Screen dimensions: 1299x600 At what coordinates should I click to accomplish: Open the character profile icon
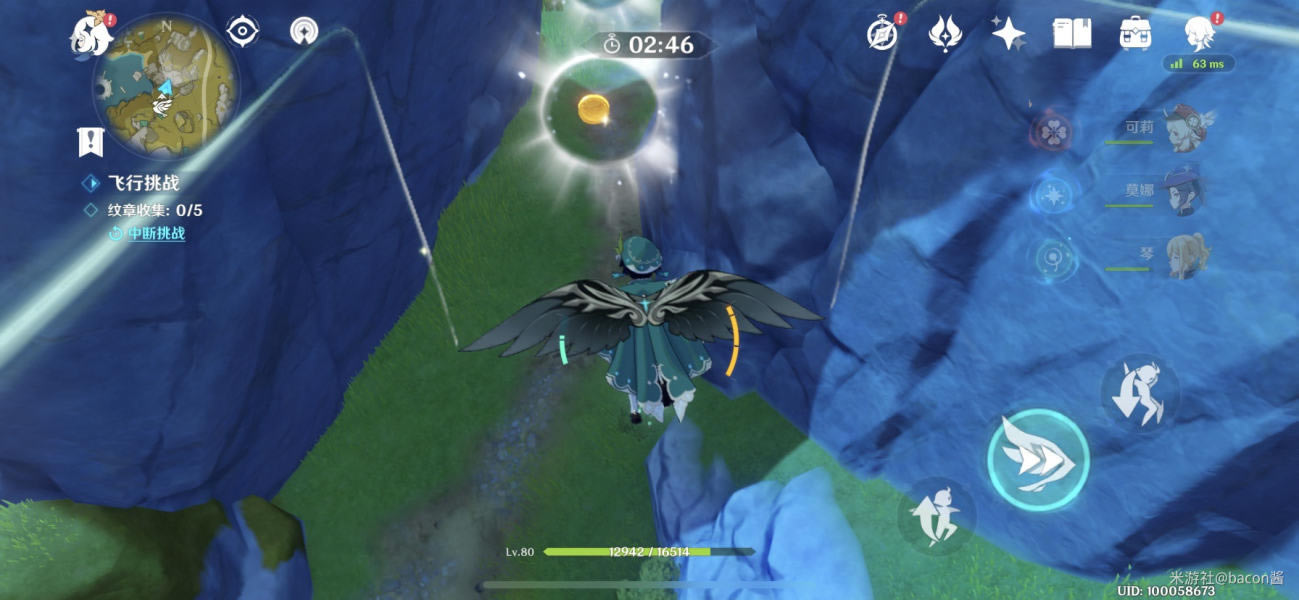pyautogui.click(x=1199, y=34)
